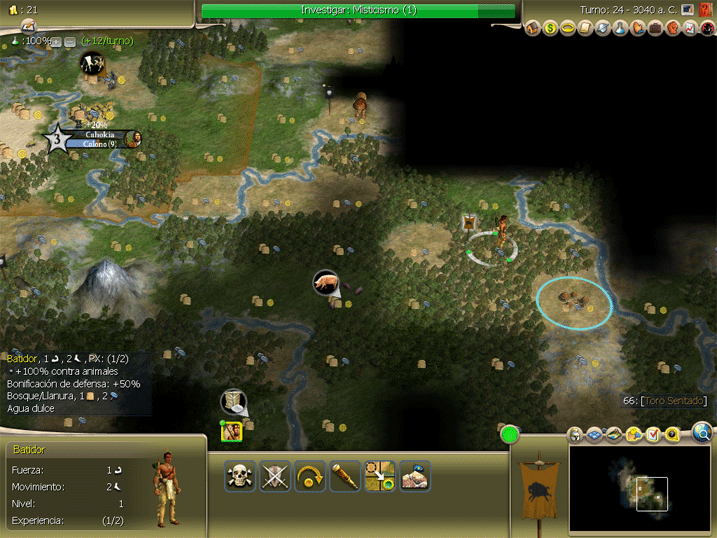Open the globe view magnifier button
717x538 pixels.
(702, 433)
